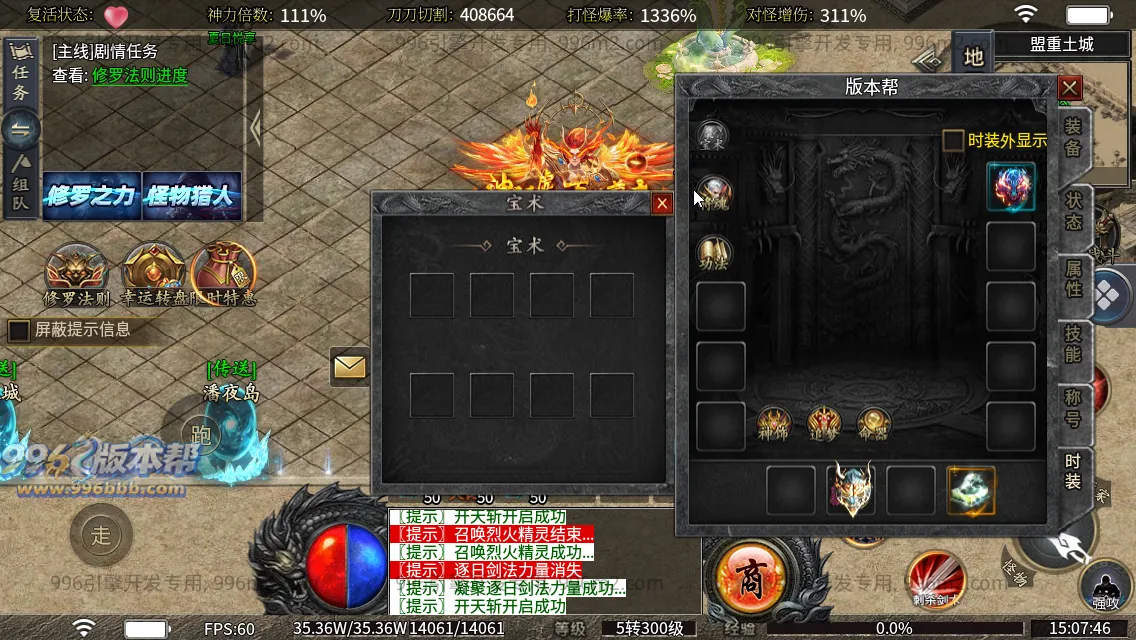Image resolution: width=1136 pixels, height=640 pixels.
Task: Select the horned helmet equipment slot
Action: pyautogui.click(x=851, y=490)
